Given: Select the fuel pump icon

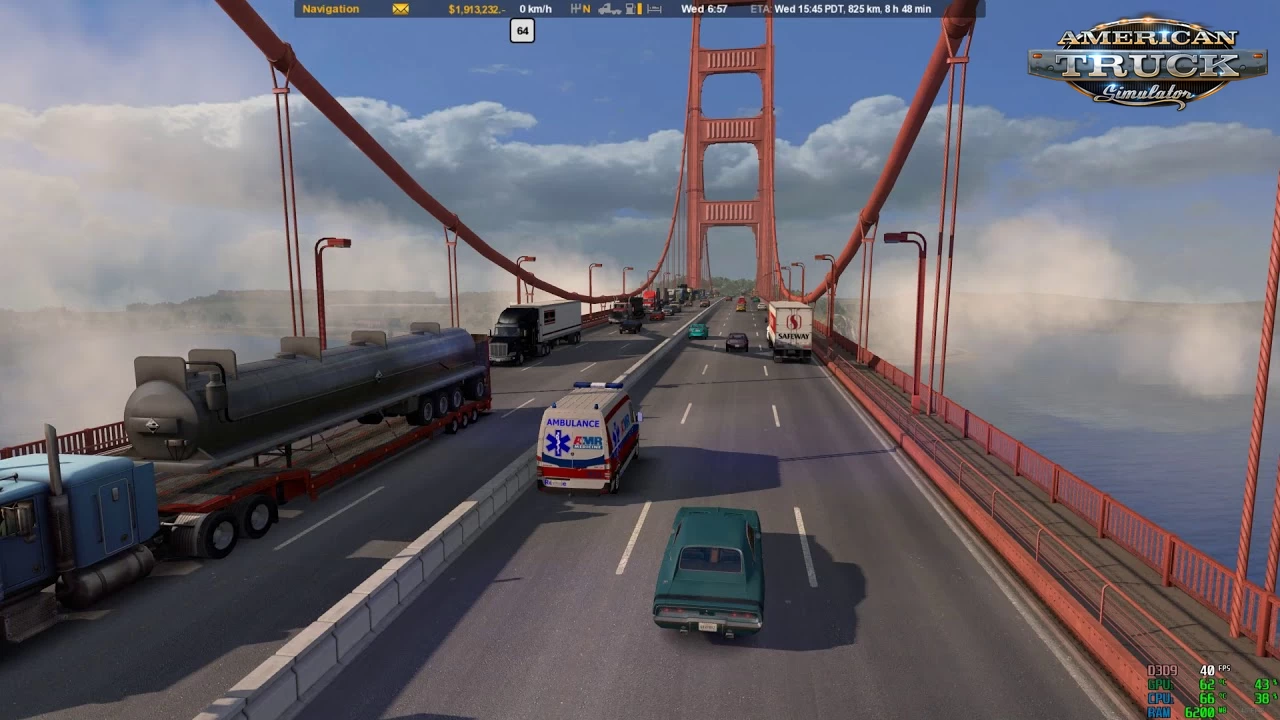Looking at the screenshot, I should pos(628,11).
